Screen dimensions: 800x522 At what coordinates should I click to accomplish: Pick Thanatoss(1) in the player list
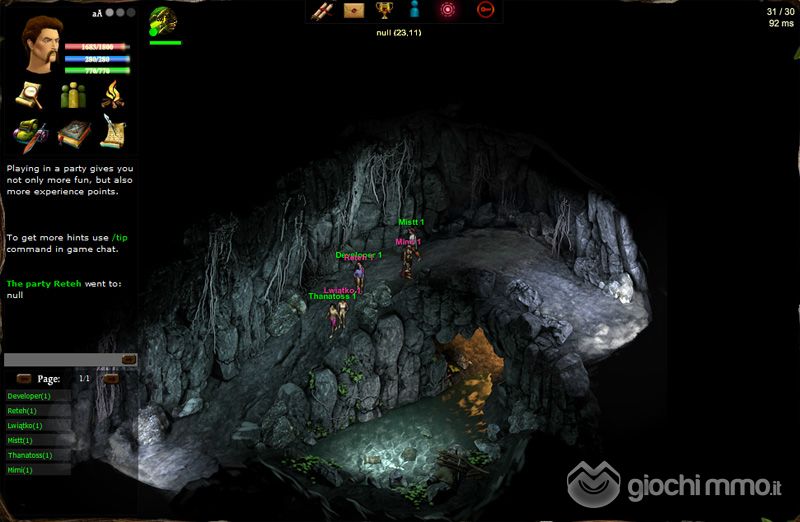pos(36,455)
